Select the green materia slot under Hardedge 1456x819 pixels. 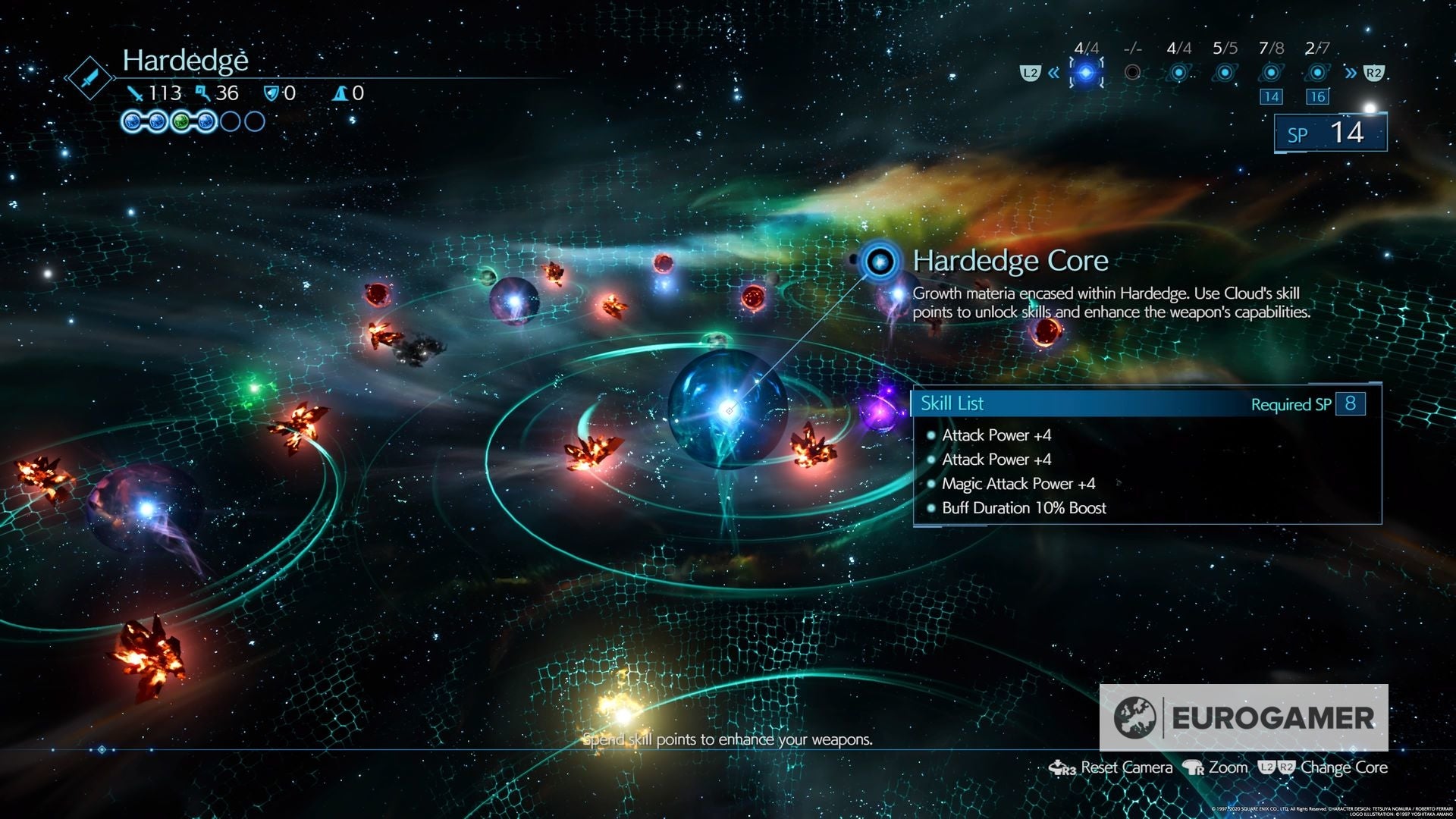(x=181, y=121)
